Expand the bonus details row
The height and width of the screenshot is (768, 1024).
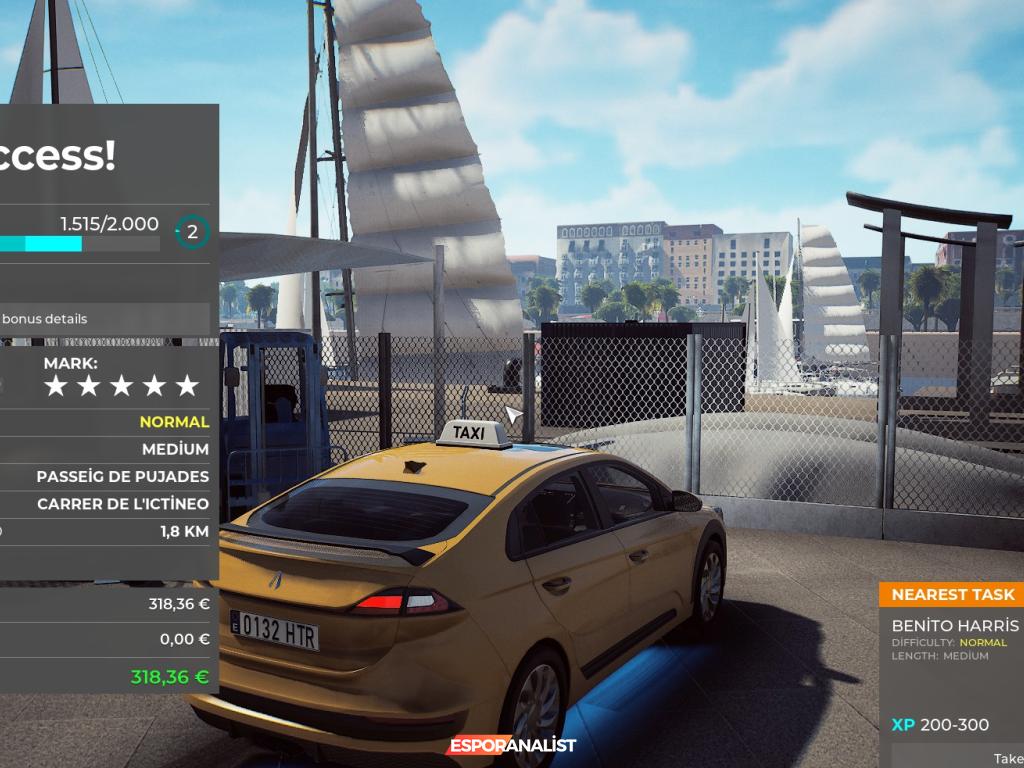pyautogui.click(x=100, y=319)
